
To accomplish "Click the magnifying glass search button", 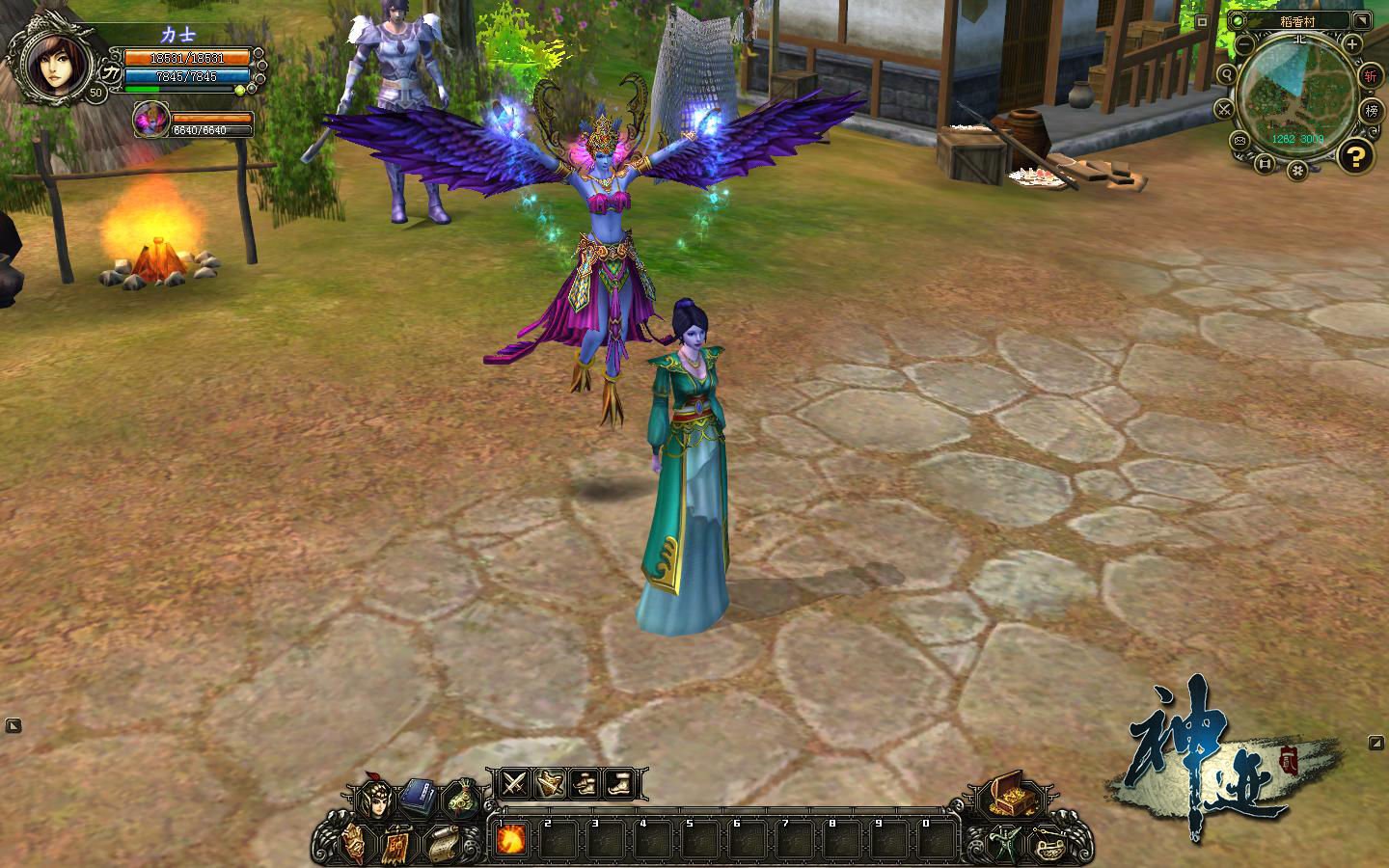I will (1227, 75).
